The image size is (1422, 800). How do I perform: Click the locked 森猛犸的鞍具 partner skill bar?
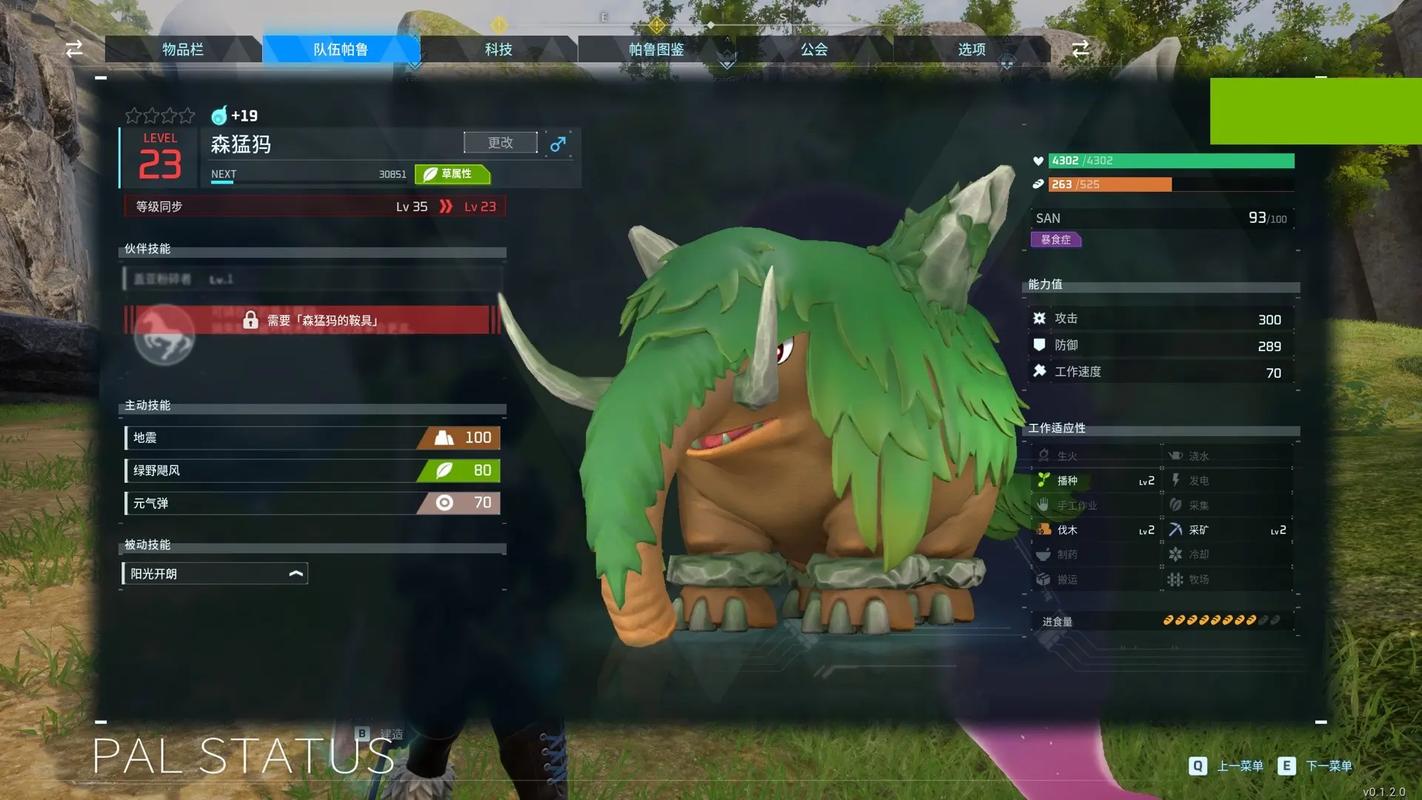point(312,320)
